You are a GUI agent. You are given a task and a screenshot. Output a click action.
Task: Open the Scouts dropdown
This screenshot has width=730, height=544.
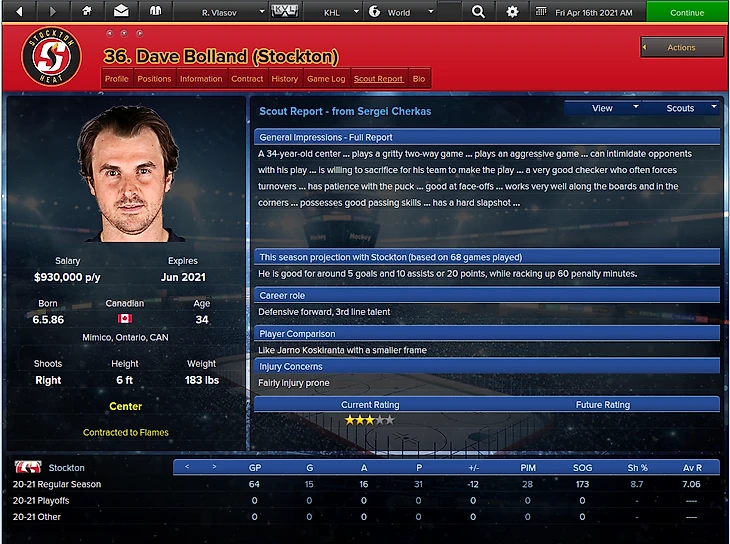(x=680, y=108)
